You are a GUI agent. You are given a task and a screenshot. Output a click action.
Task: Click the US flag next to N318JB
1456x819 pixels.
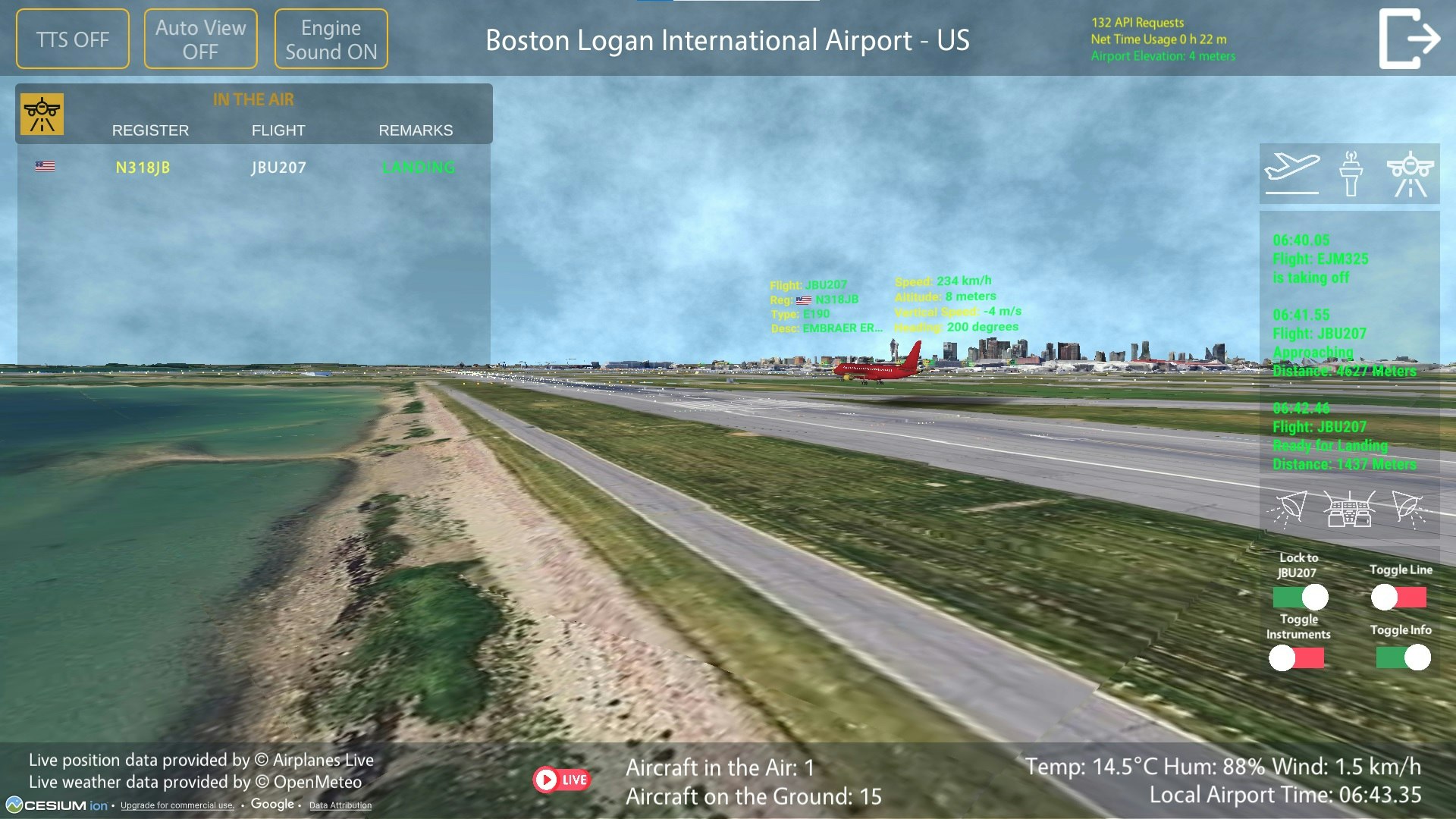pyautogui.click(x=45, y=166)
